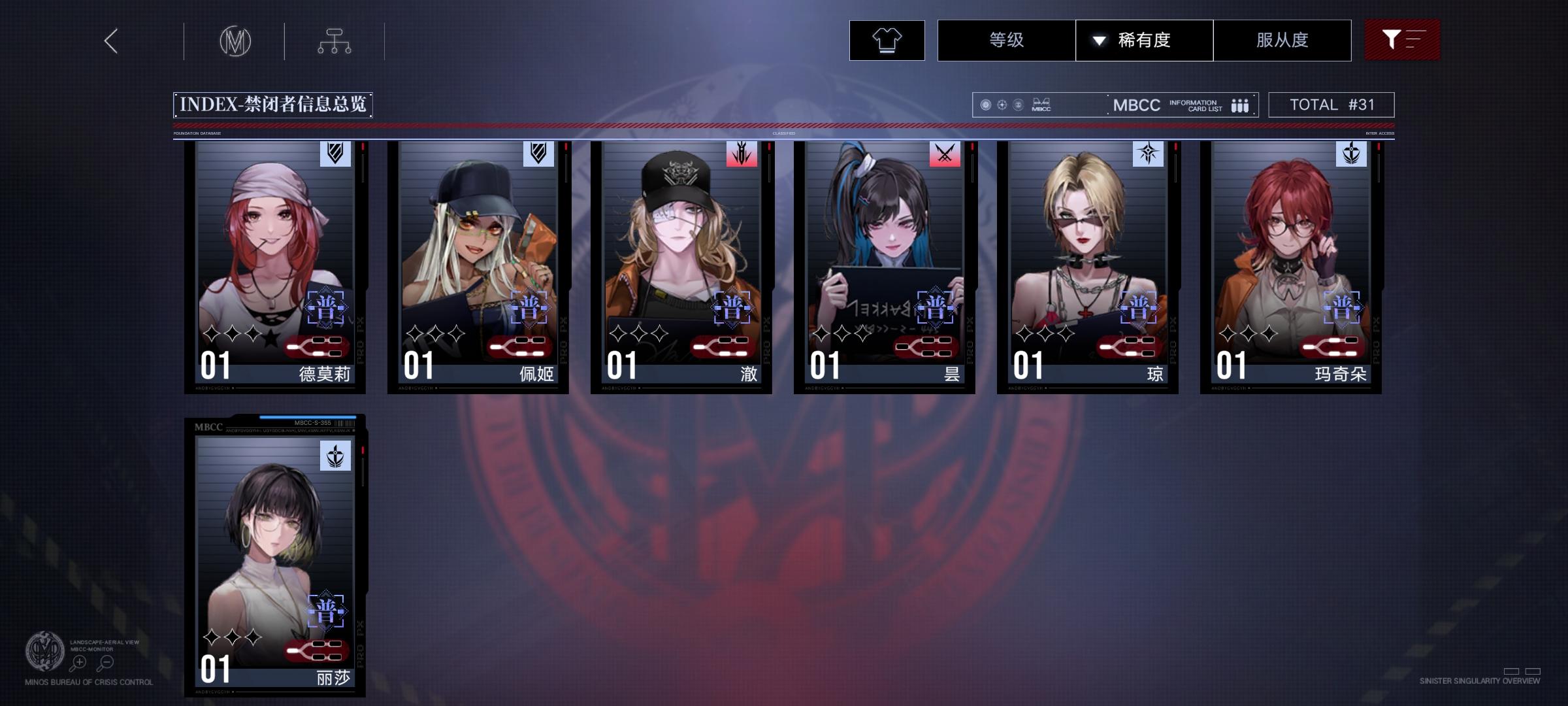Click the crossed swords emblem on 昙's card
The image size is (1568, 706).
tap(944, 154)
